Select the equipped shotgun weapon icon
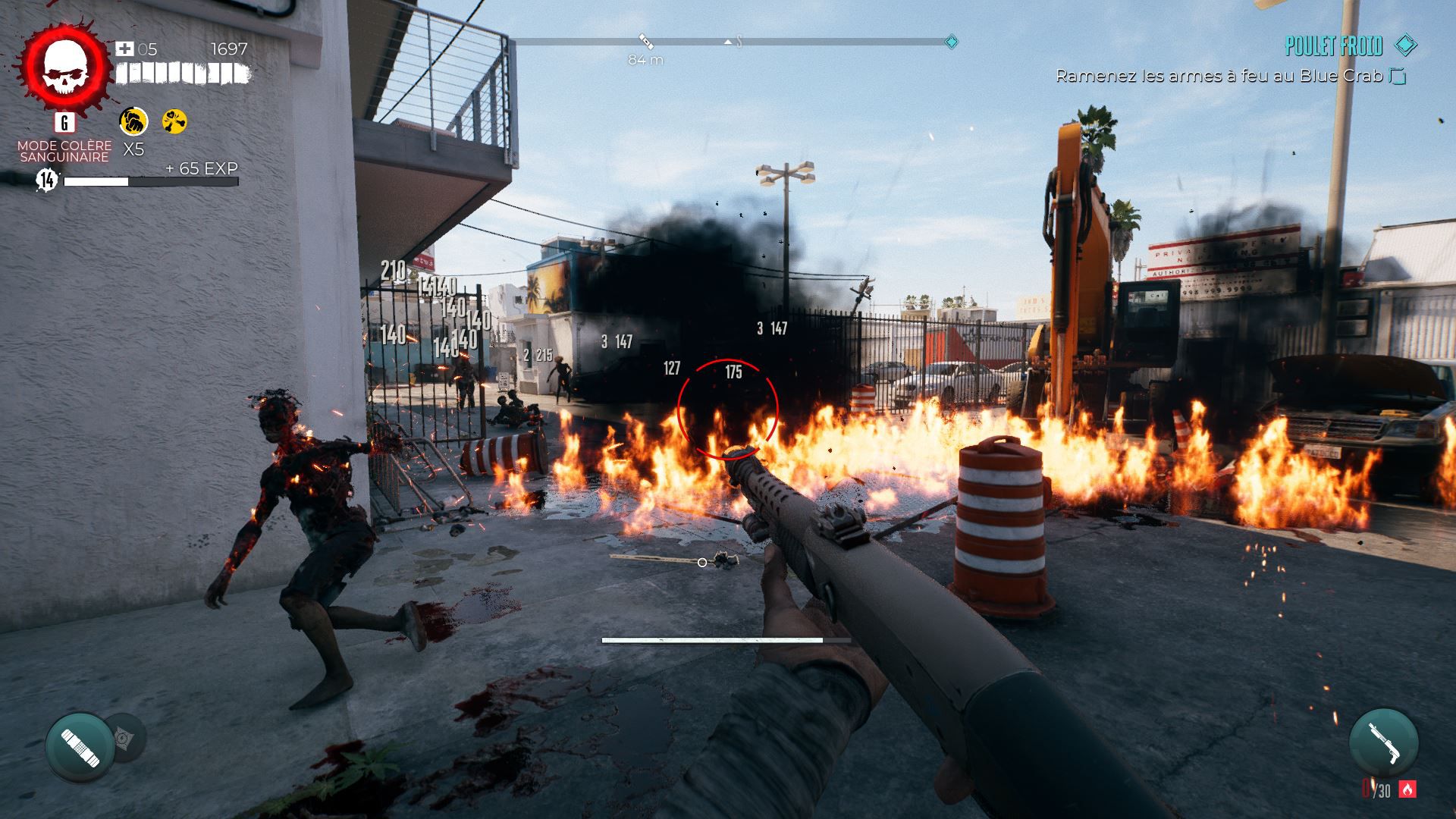Viewport: 1456px width, 819px height. pos(1383,742)
